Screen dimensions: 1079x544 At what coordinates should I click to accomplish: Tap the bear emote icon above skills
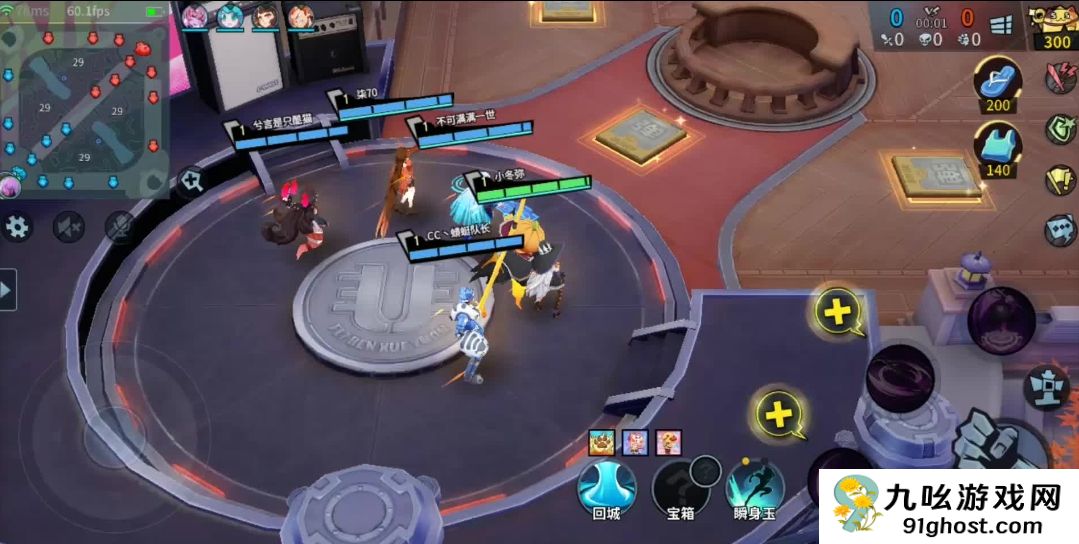pos(601,441)
